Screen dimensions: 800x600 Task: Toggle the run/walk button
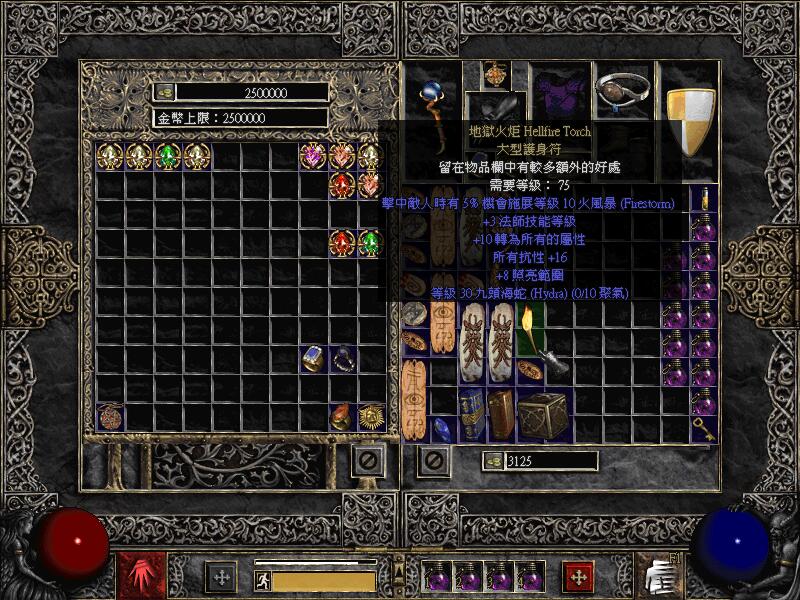262,578
